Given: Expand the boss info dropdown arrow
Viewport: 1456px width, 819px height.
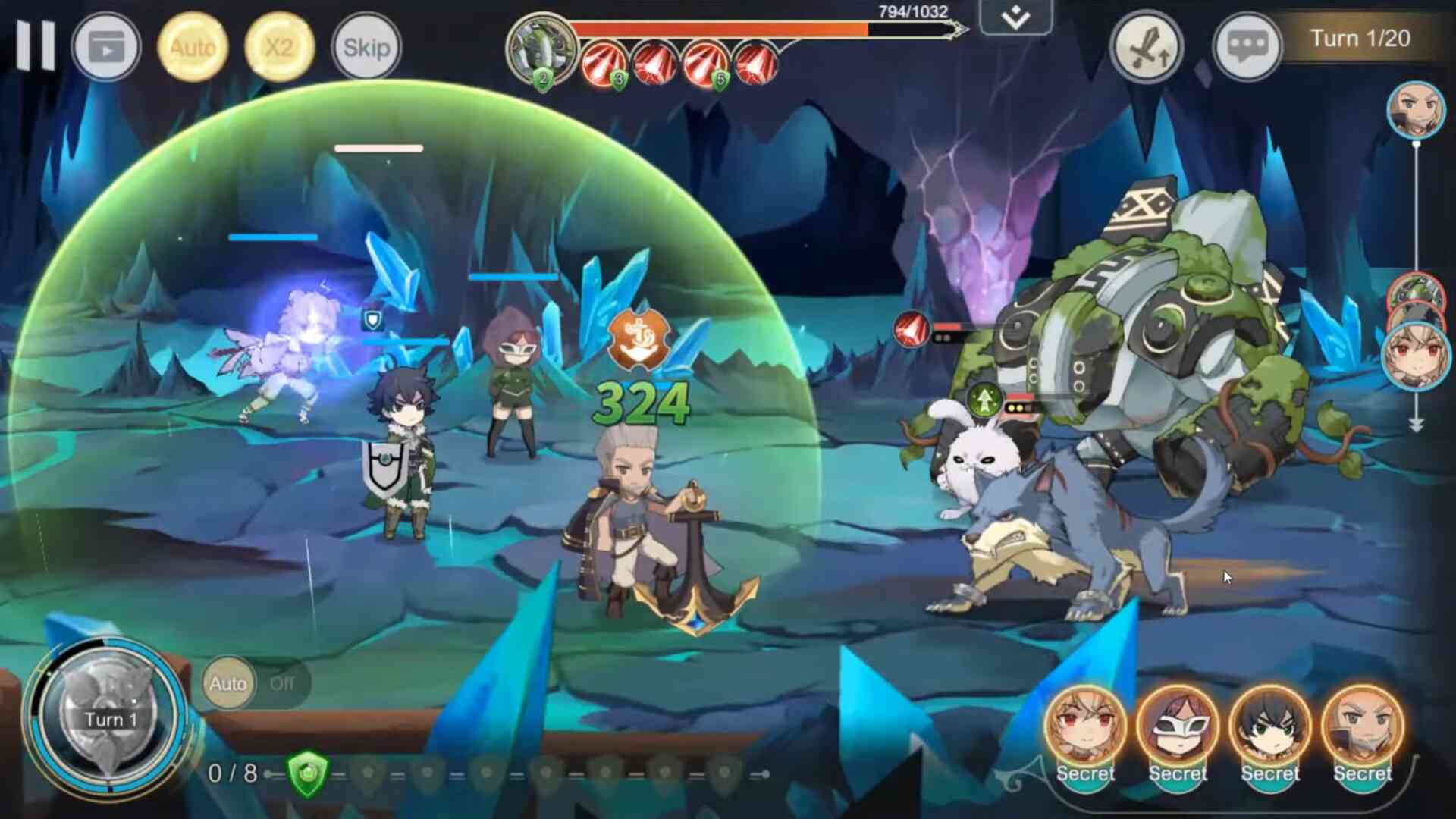Looking at the screenshot, I should (1015, 17).
